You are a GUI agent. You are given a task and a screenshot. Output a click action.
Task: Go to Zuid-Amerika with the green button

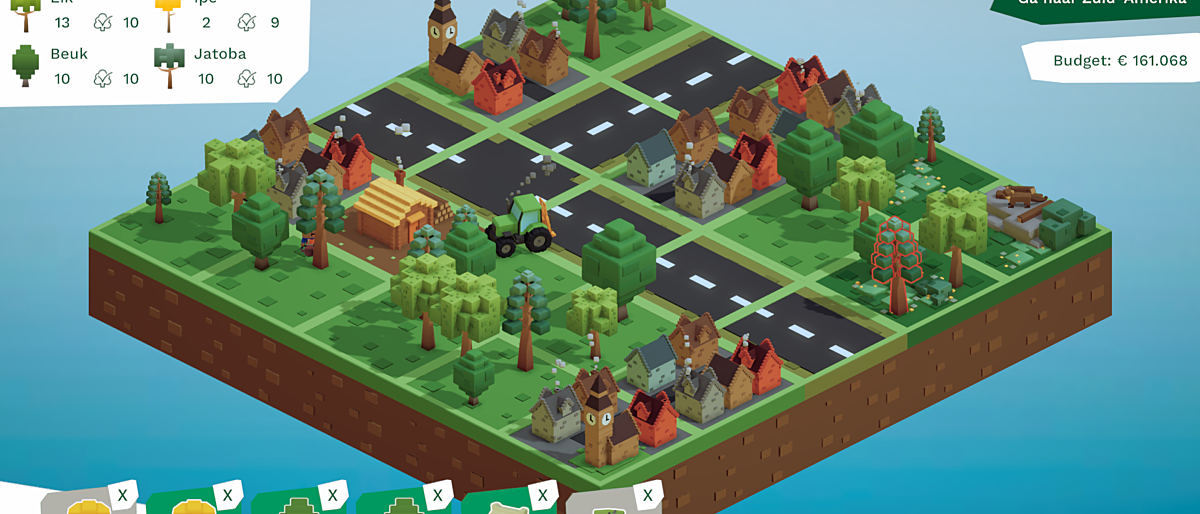pos(1095,8)
